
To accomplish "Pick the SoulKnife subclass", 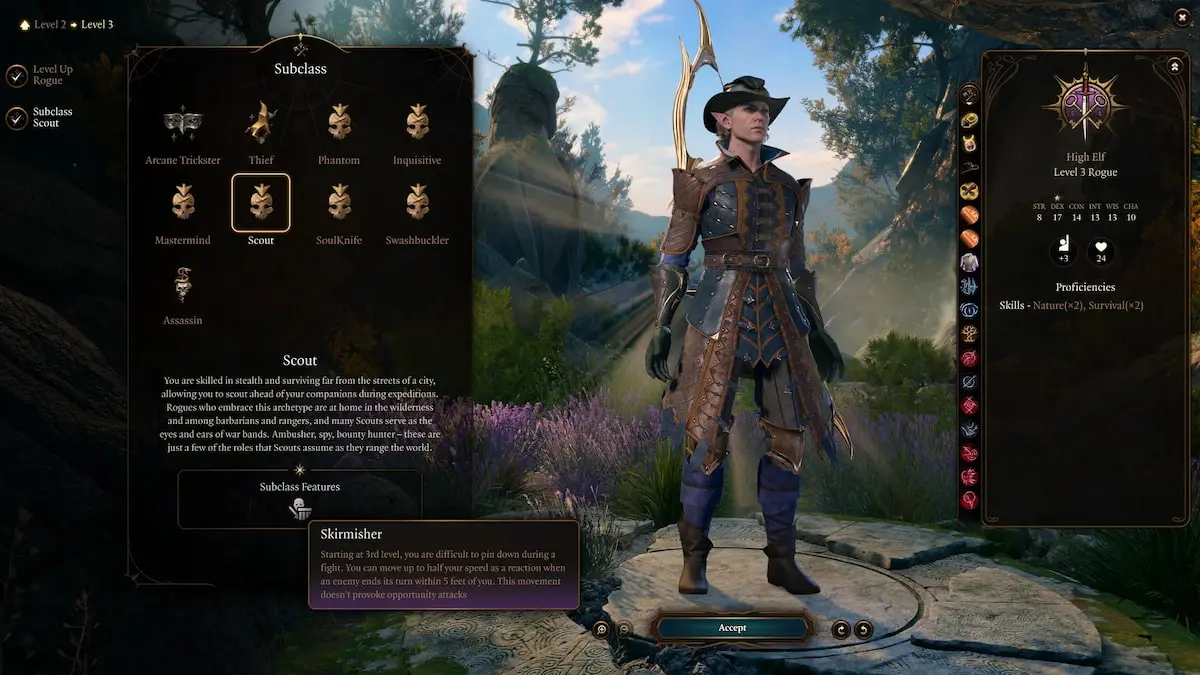I will [x=339, y=202].
